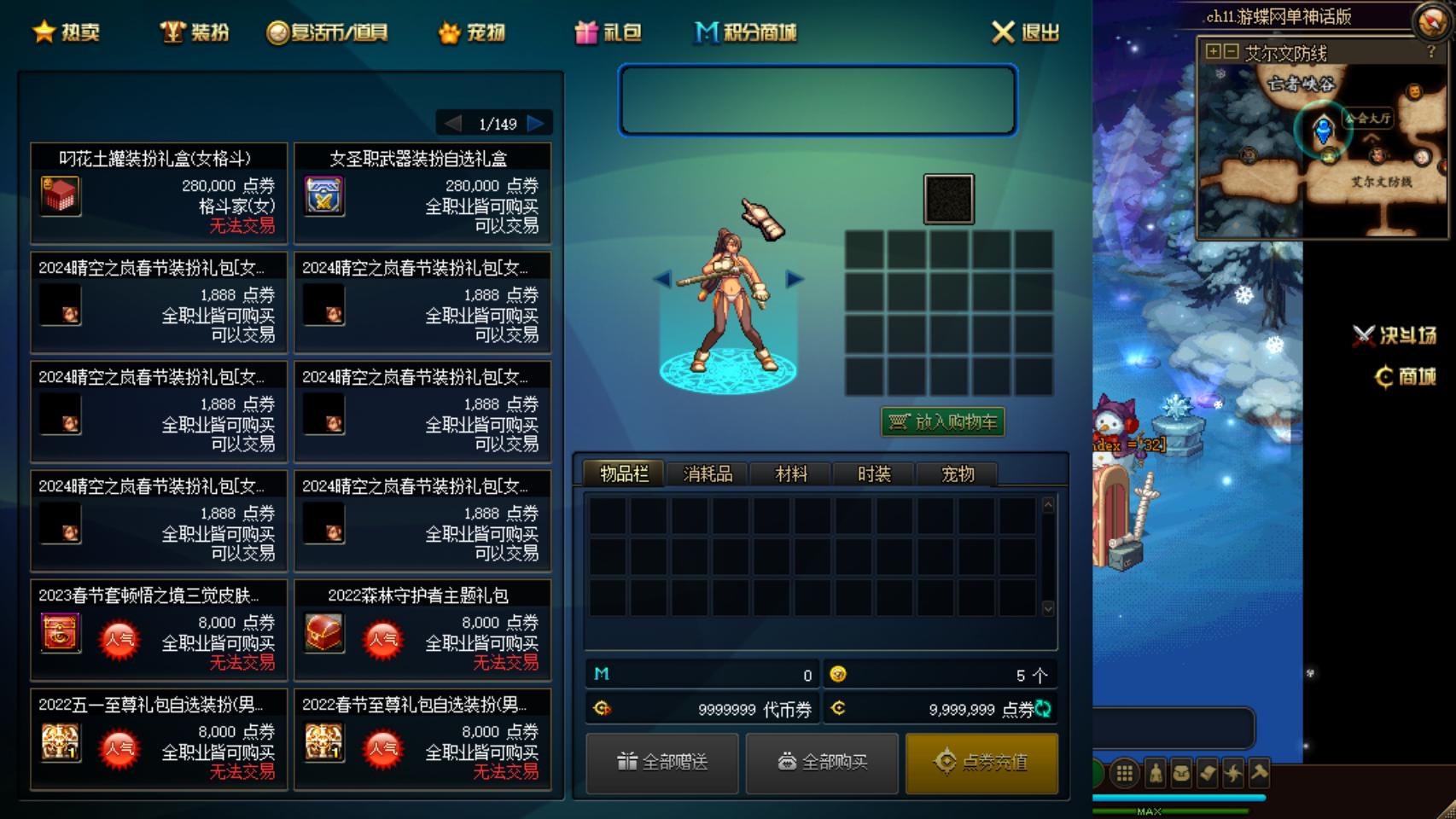Image resolution: width=1456 pixels, height=819 pixels.
Task: Open the 礼包 gift pack category
Action: click(608, 32)
